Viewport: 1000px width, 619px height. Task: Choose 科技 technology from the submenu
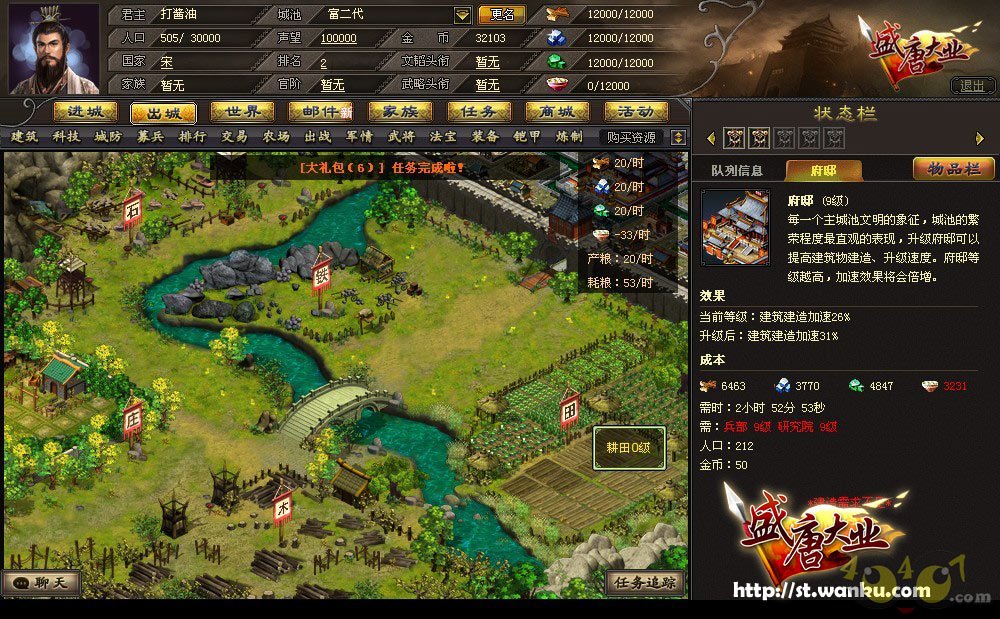click(x=67, y=137)
